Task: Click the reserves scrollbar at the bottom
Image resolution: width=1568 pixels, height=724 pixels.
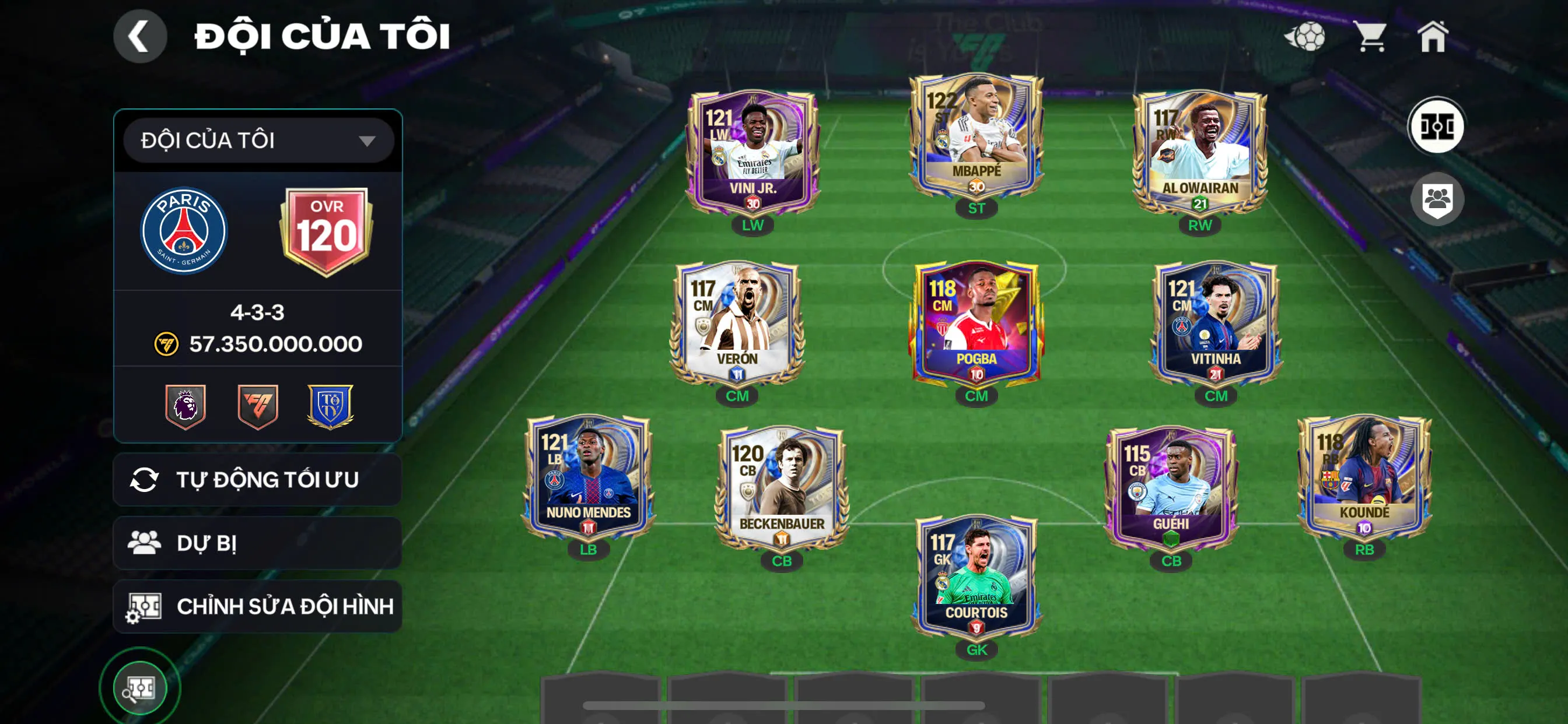Action: click(x=784, y=704)
